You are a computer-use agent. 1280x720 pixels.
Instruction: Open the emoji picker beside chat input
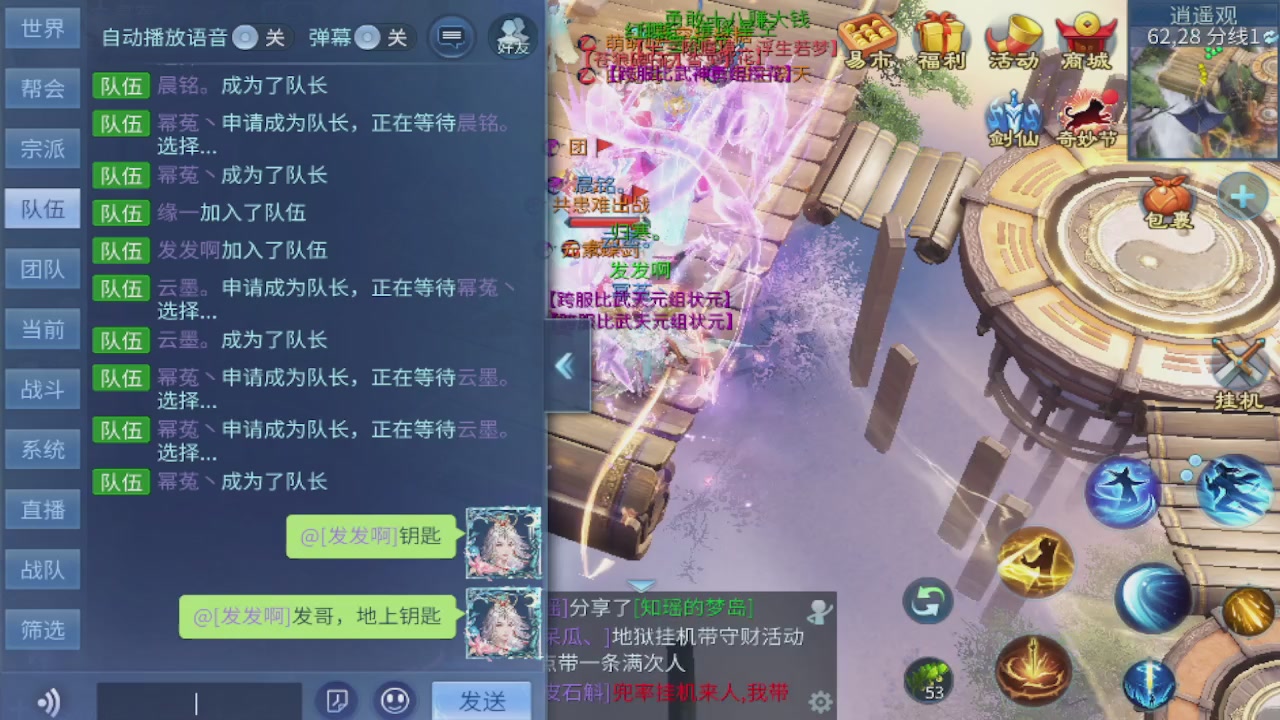pos(396,701)
